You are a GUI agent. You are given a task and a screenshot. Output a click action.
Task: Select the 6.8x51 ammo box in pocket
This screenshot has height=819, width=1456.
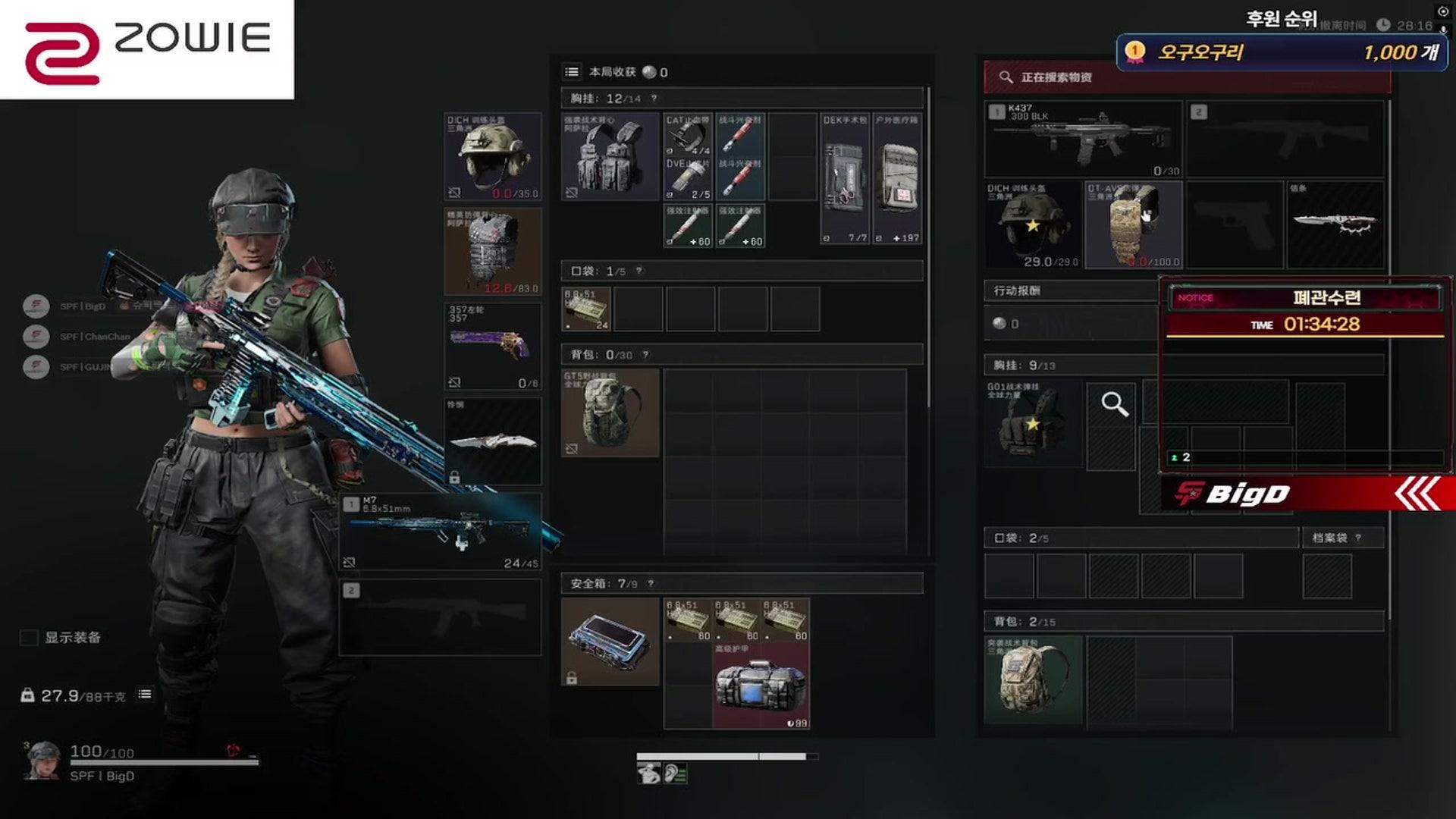tap(586, 309)
